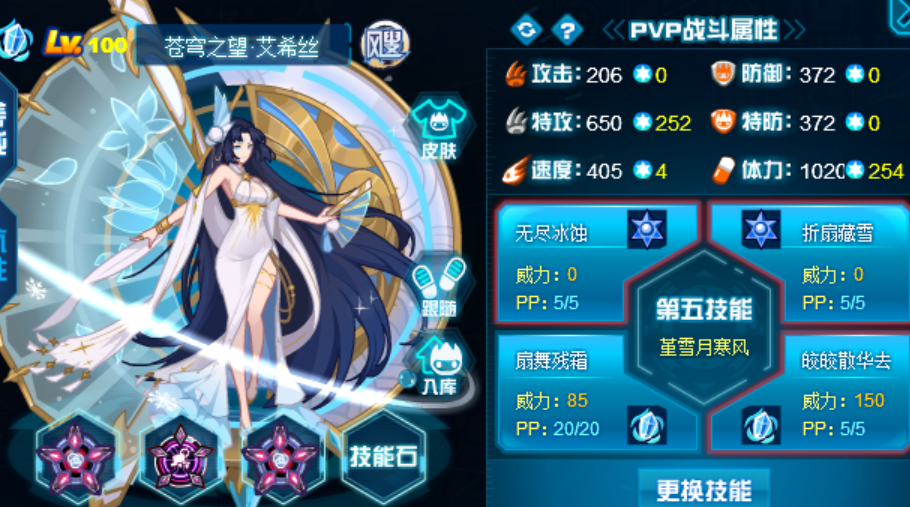Click the 更换技能 change skills button

pos(704,490)
